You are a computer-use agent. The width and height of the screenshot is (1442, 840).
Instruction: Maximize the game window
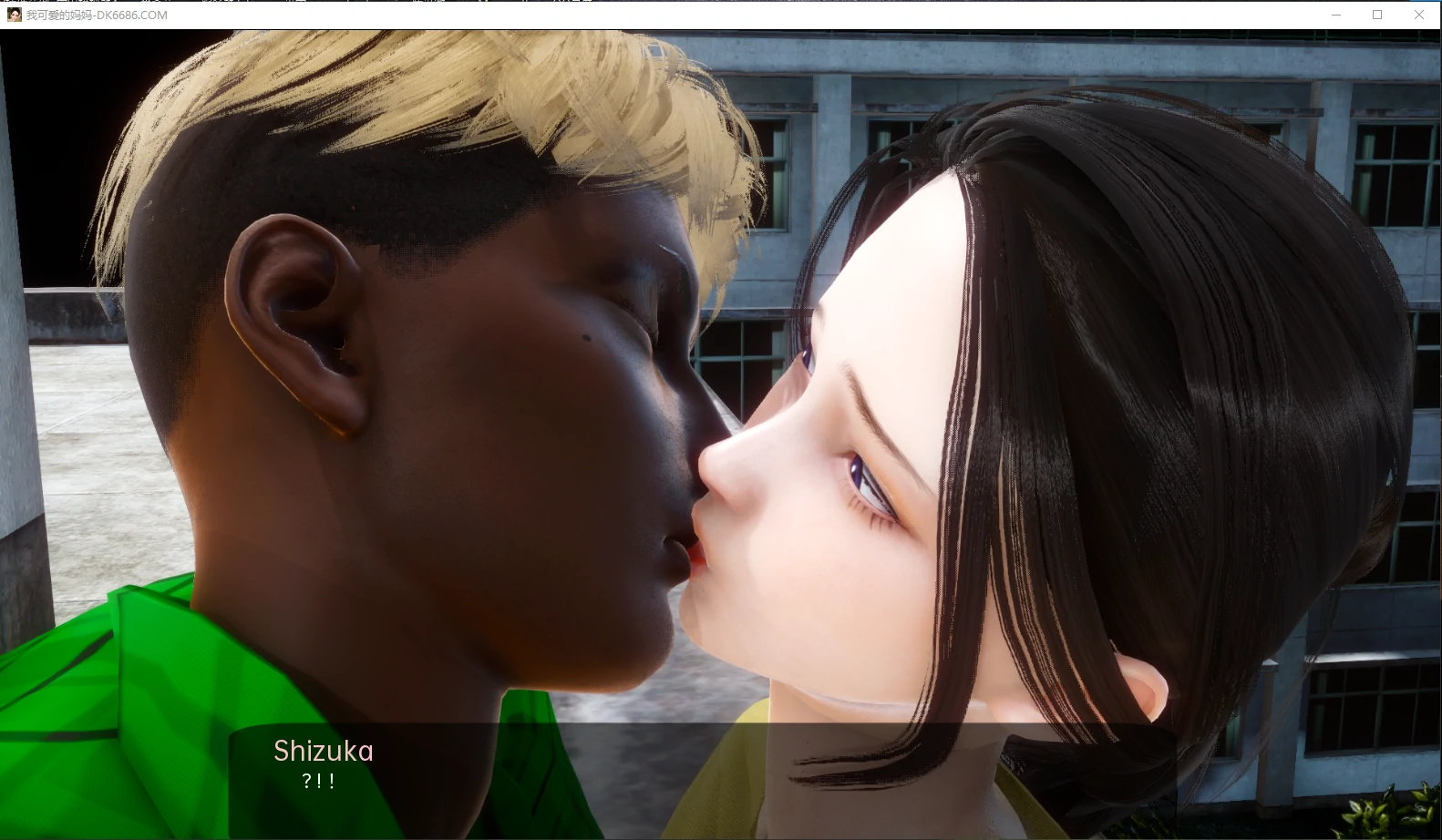click(x=1377, y=15)
